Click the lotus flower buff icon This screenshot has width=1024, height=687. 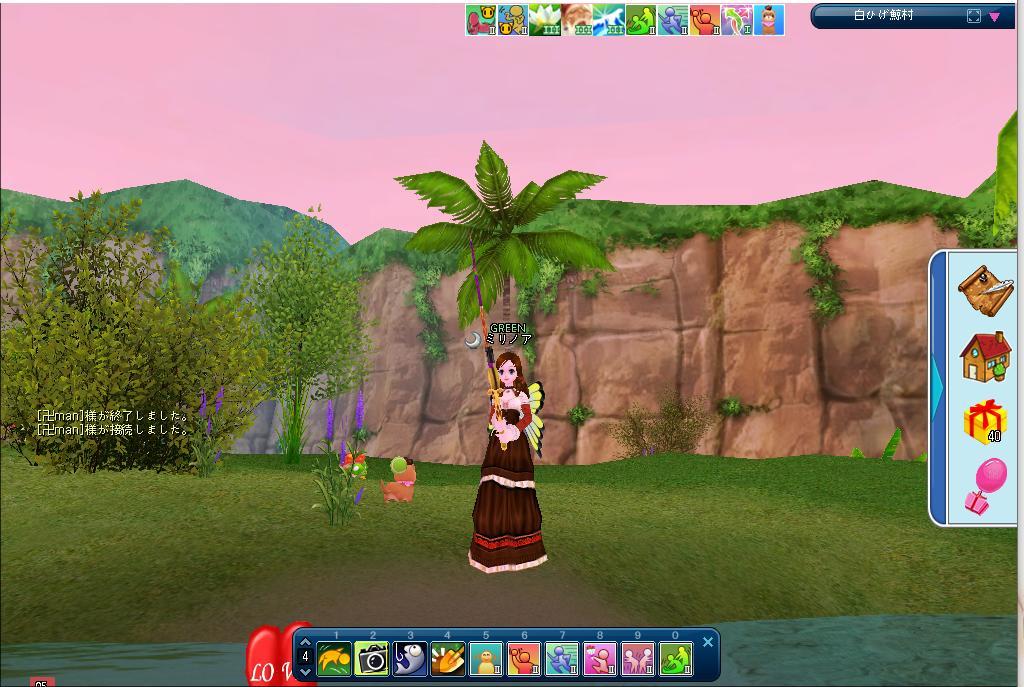click(x=545, y=20)
